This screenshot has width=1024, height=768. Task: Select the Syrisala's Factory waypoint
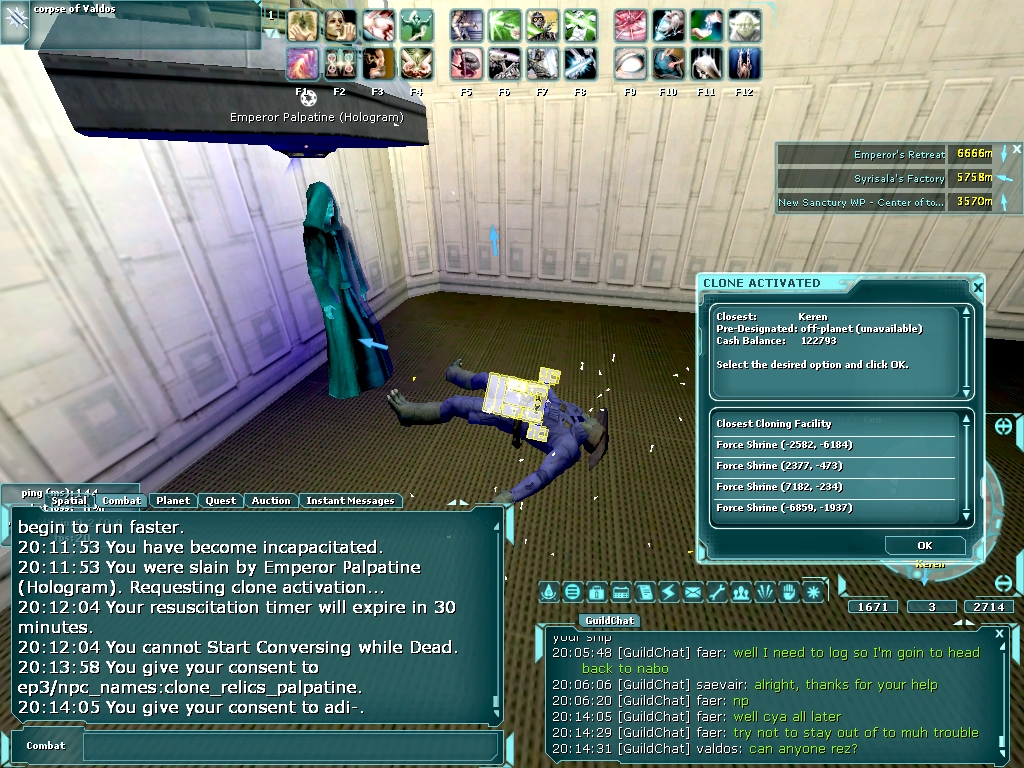pos(899,178)
